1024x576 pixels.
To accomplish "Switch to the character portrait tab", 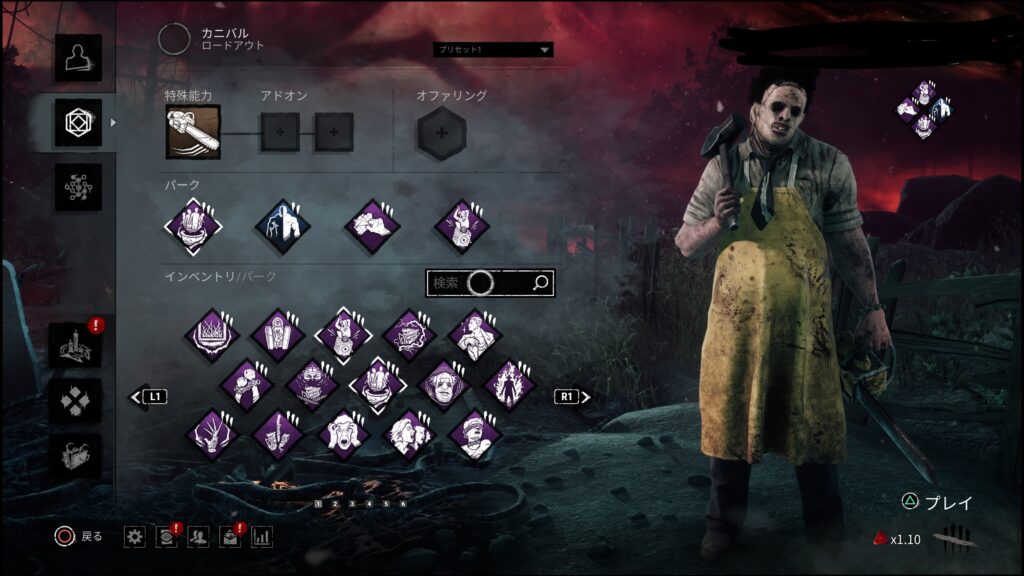I will (78, 58).
